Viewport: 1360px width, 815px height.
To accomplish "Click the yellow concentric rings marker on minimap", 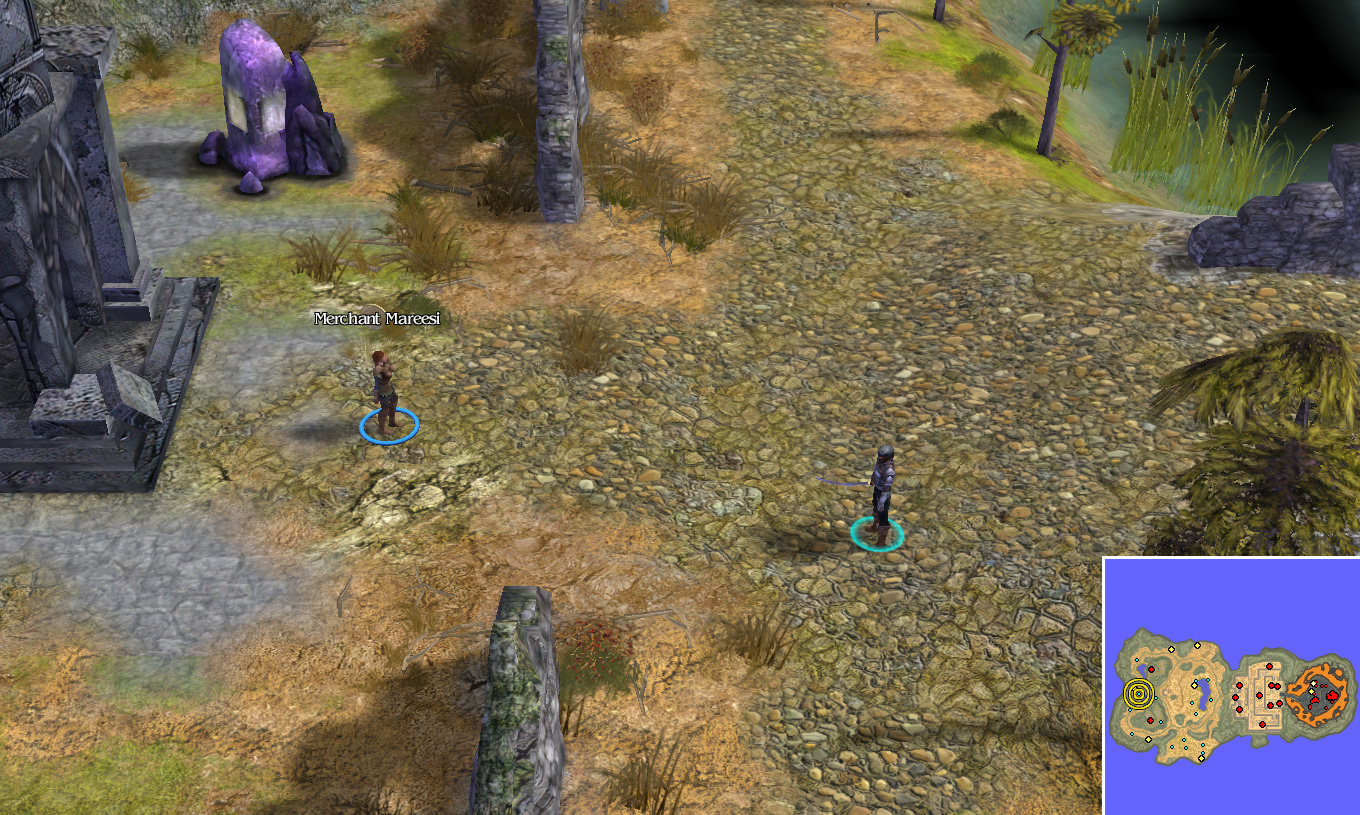I will (x=1138, y=692).
